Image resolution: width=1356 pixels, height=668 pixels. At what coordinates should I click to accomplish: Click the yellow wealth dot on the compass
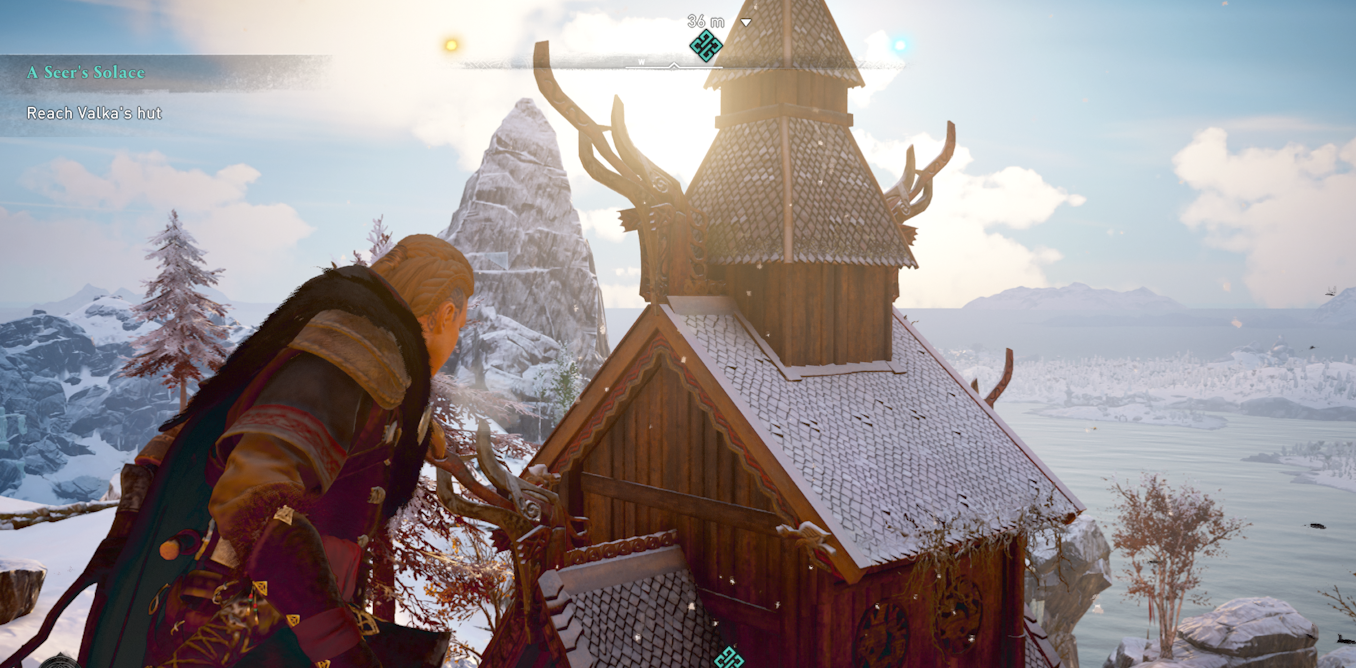[451, 45]
